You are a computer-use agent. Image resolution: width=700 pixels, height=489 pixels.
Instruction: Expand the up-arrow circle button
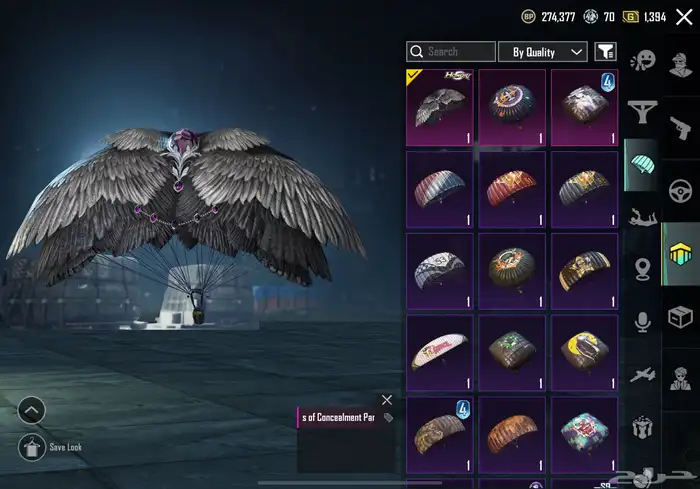tap(31, 410)
